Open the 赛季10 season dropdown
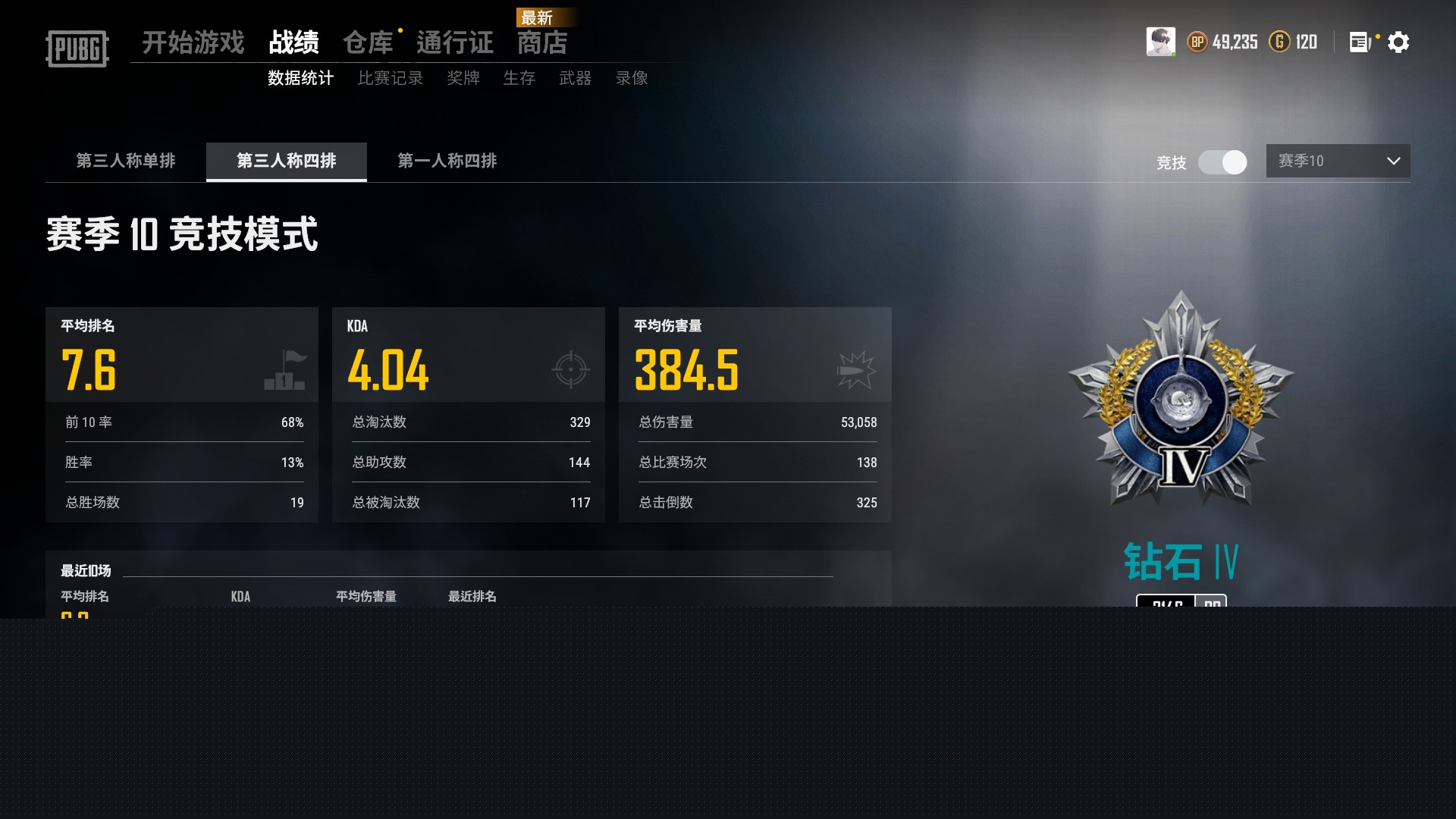The image size is (1456, 819). click(1338, 161)
